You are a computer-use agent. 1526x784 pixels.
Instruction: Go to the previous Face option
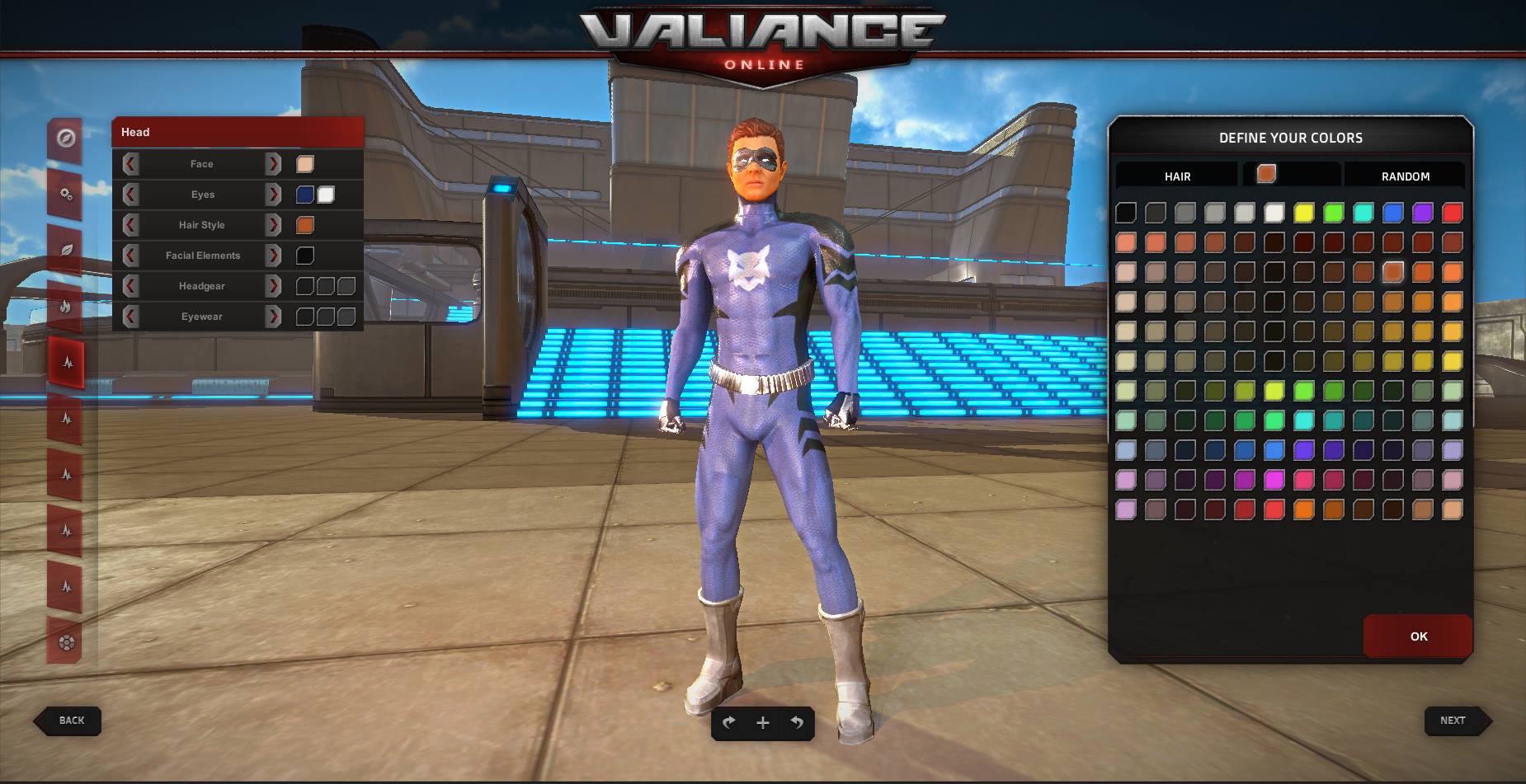coord(130,163)
